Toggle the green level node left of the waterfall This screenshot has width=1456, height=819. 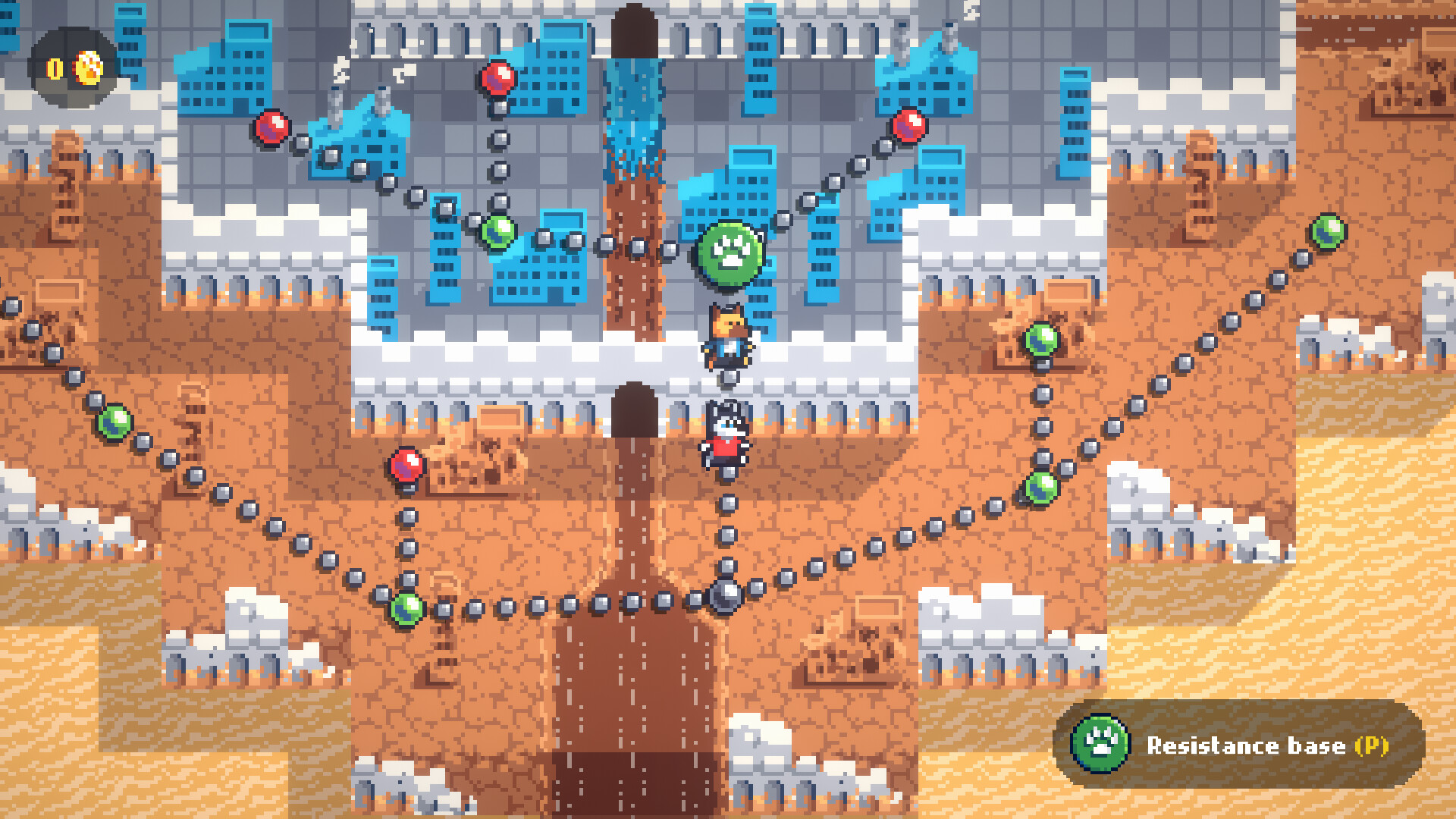point(498,234)
